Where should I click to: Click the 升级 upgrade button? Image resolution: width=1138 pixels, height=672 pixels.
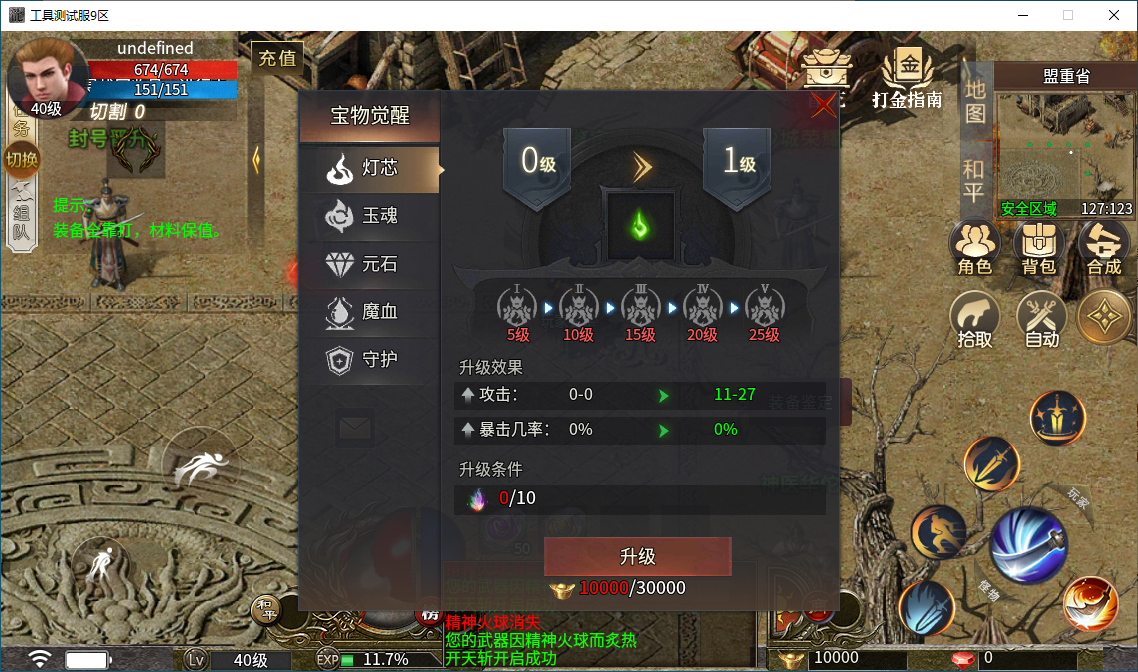tap(637, 557)
